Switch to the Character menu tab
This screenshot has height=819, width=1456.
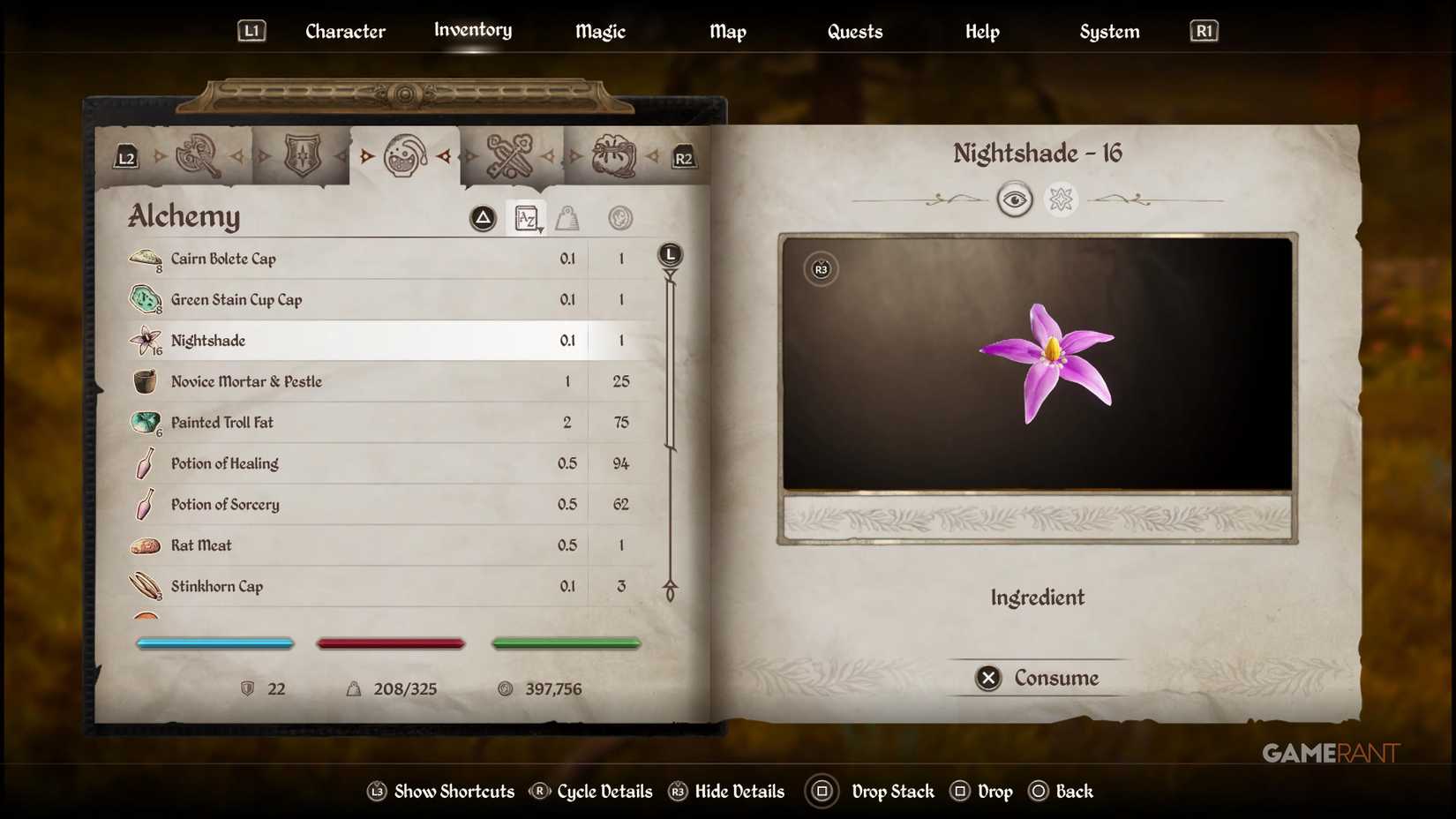coord(344,31)
